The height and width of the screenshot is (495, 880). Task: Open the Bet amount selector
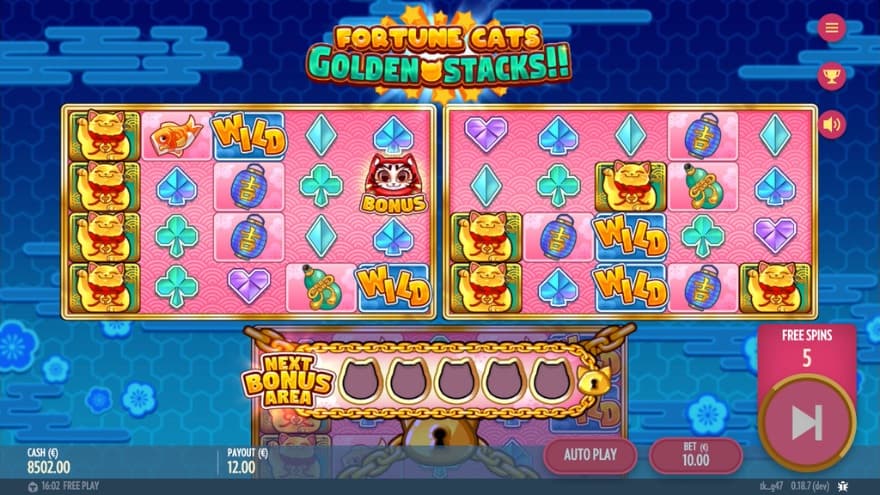point(695,455)
